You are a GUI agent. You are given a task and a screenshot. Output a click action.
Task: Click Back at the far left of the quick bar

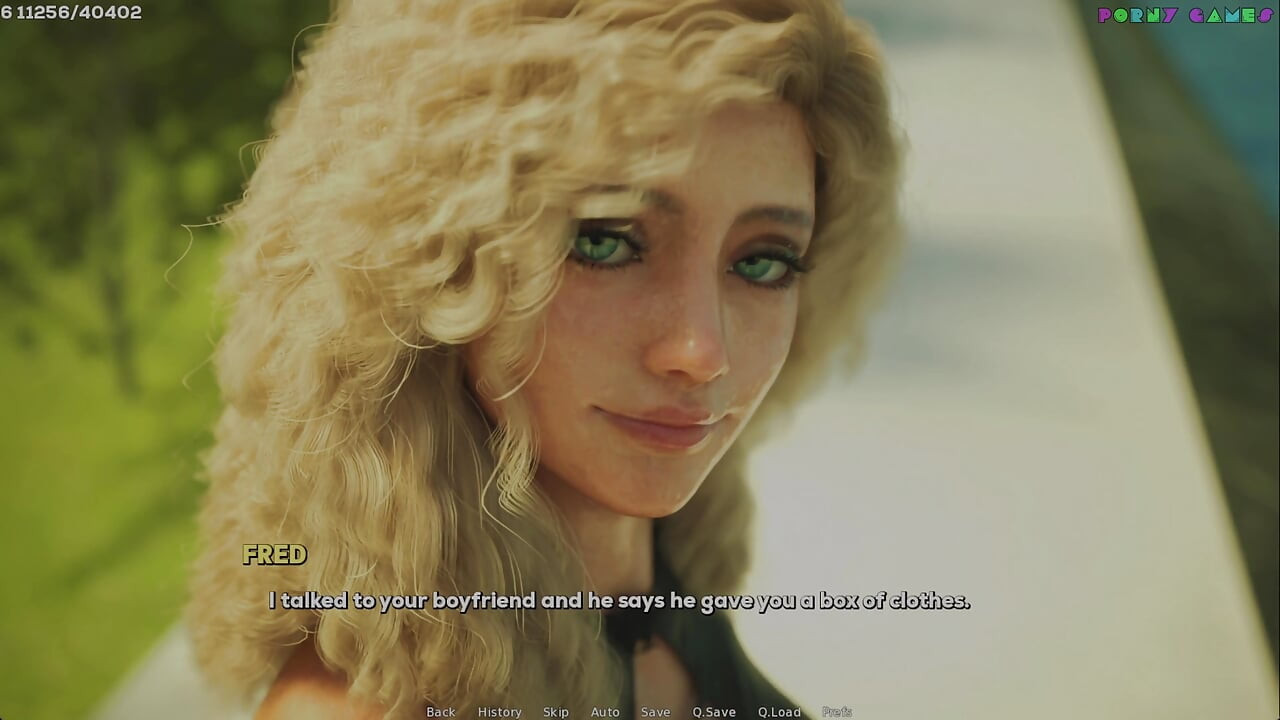440,712
